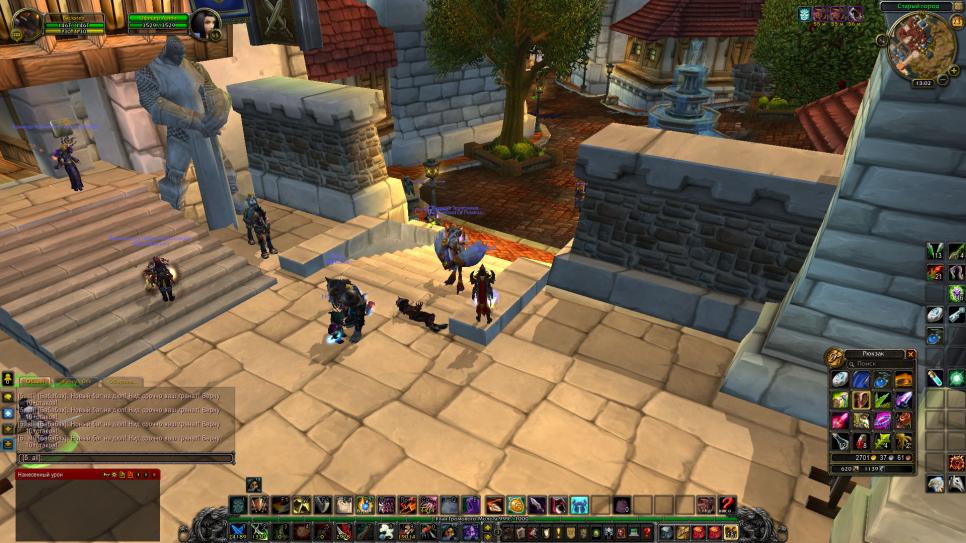Screen dimensions: 966x543
Task: Open the minimap in the corner
Action: pos(920,45)
